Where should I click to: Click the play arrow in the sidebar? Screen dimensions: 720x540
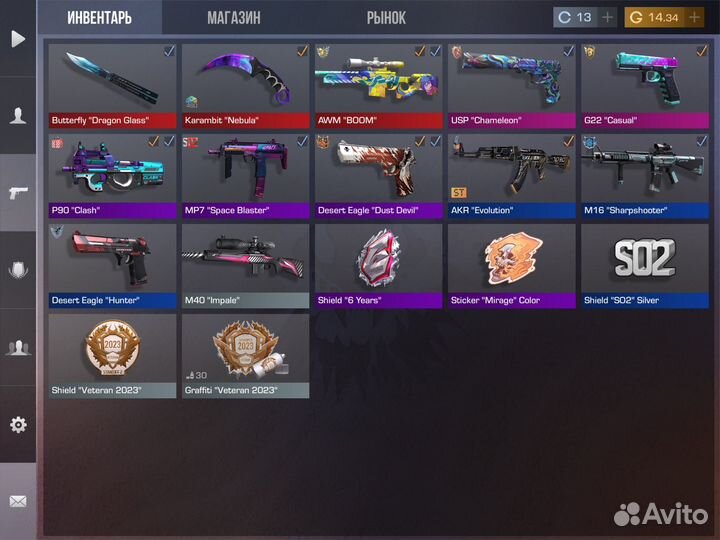point(18,39)
